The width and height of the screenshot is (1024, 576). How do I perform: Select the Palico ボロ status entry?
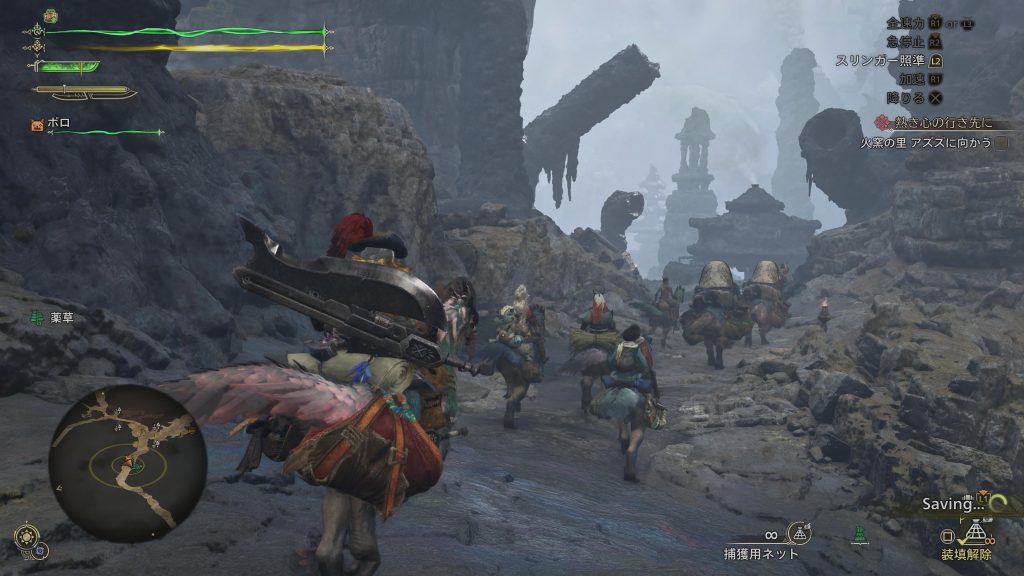click(50, 124)
